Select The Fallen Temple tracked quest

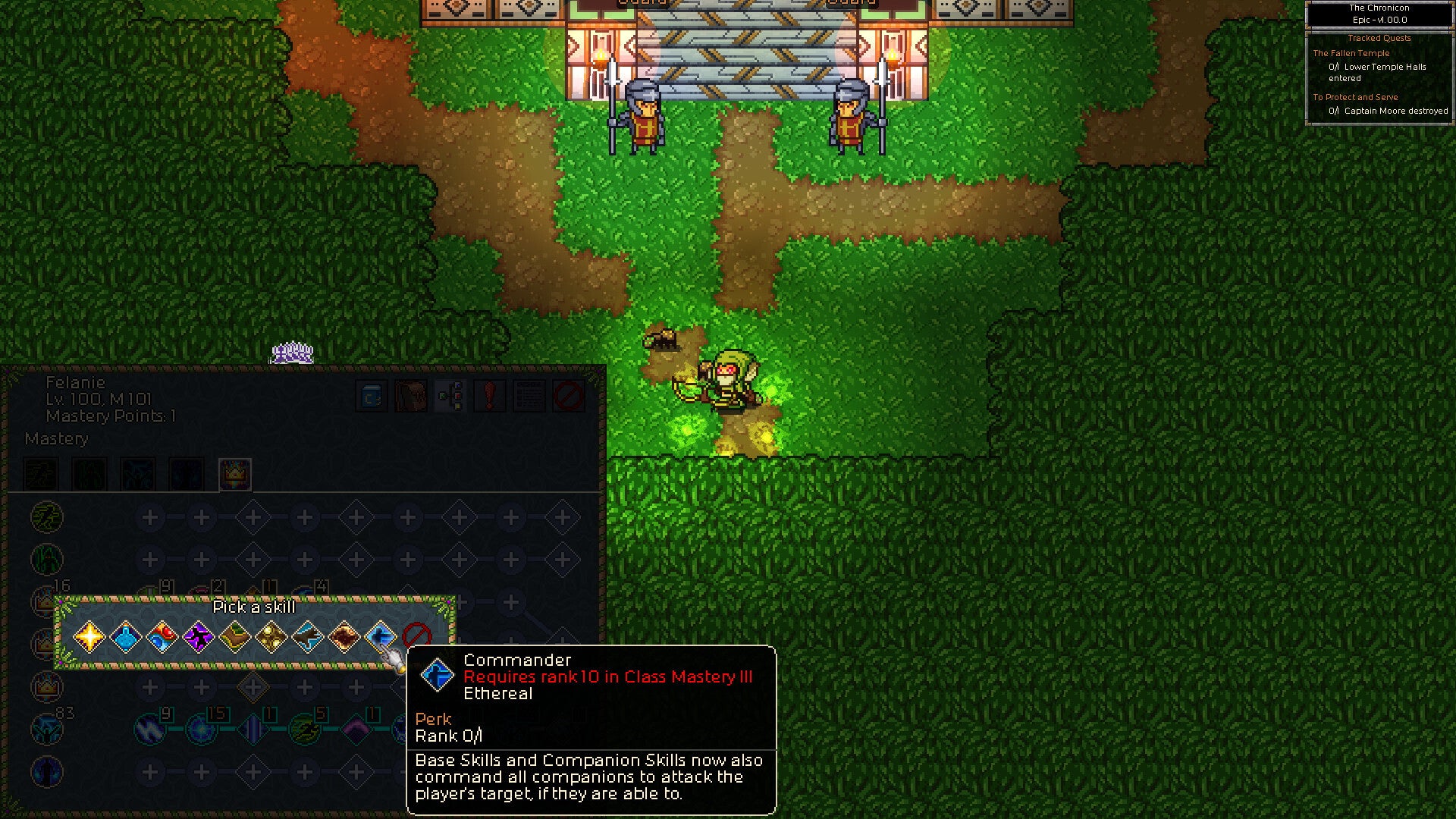pos(1351,53)
